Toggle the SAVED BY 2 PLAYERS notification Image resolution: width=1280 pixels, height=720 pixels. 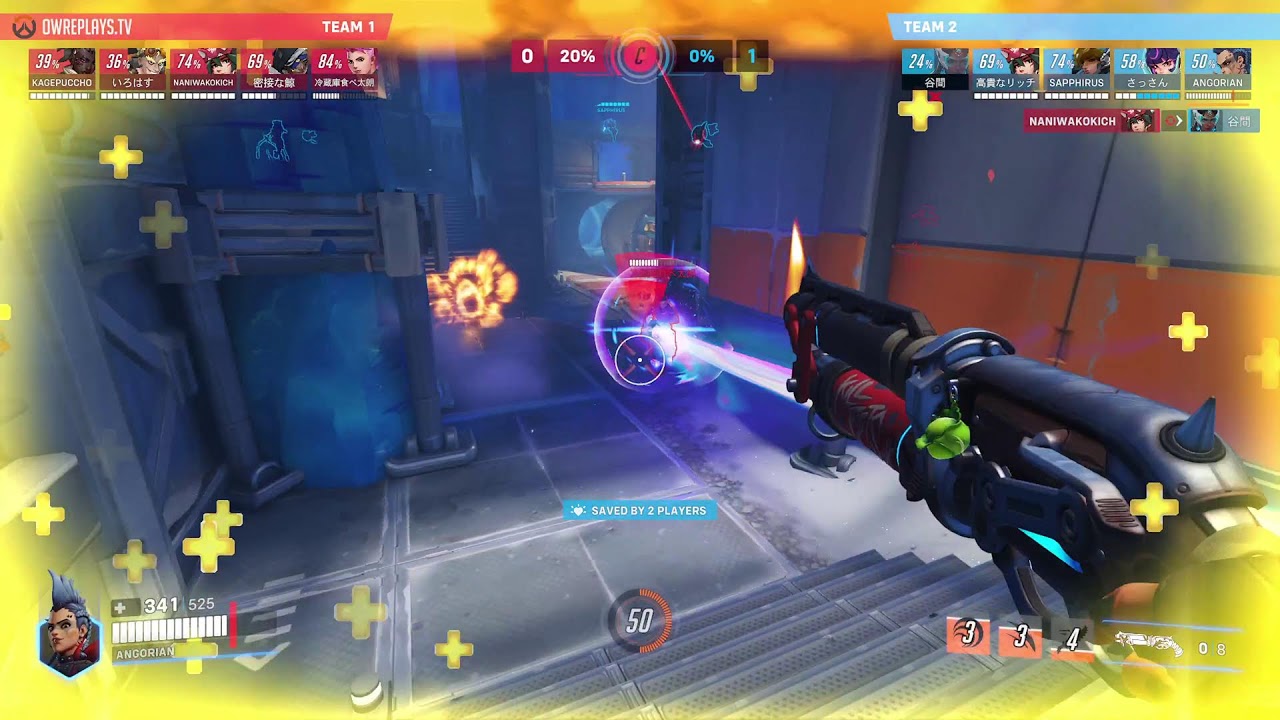(x=640, y=510)
